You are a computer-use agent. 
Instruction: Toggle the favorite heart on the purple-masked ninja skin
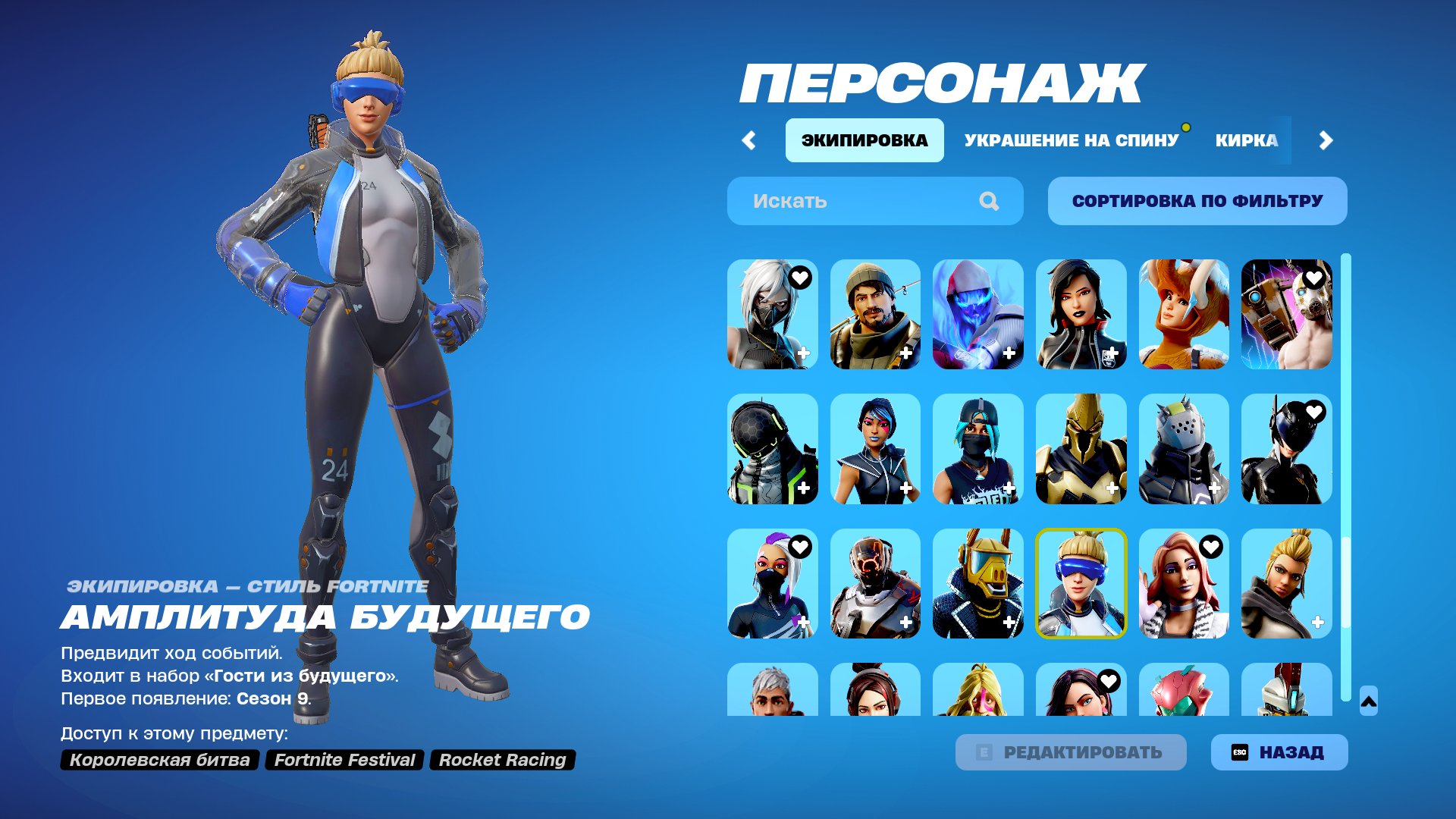800,546
